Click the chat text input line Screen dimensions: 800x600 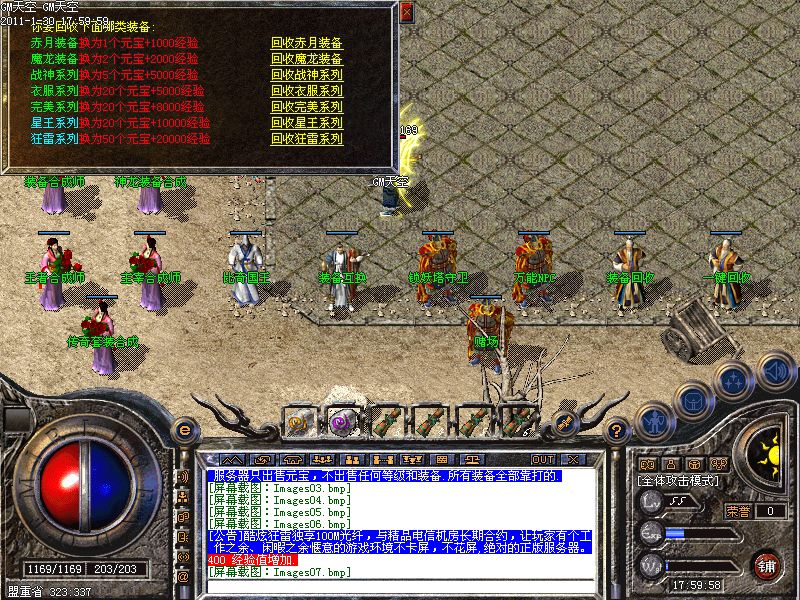[400, 587]
